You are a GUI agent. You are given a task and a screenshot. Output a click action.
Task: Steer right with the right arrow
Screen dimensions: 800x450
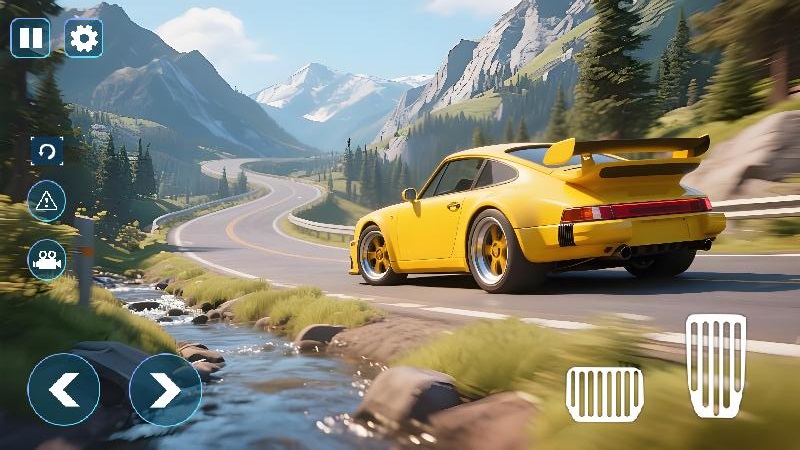[165, 390]
